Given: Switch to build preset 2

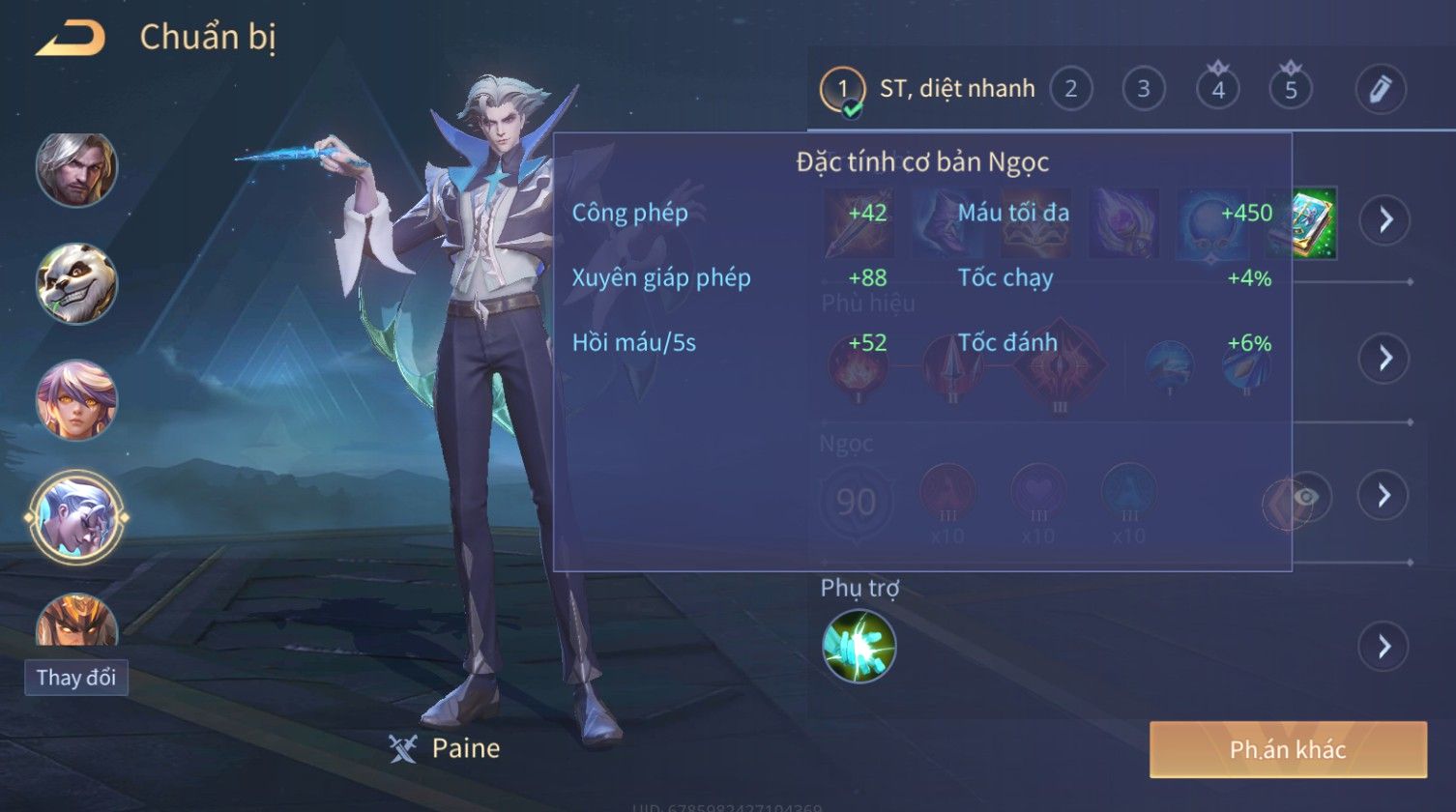Looking at the screenshot, I should 1070,90.
